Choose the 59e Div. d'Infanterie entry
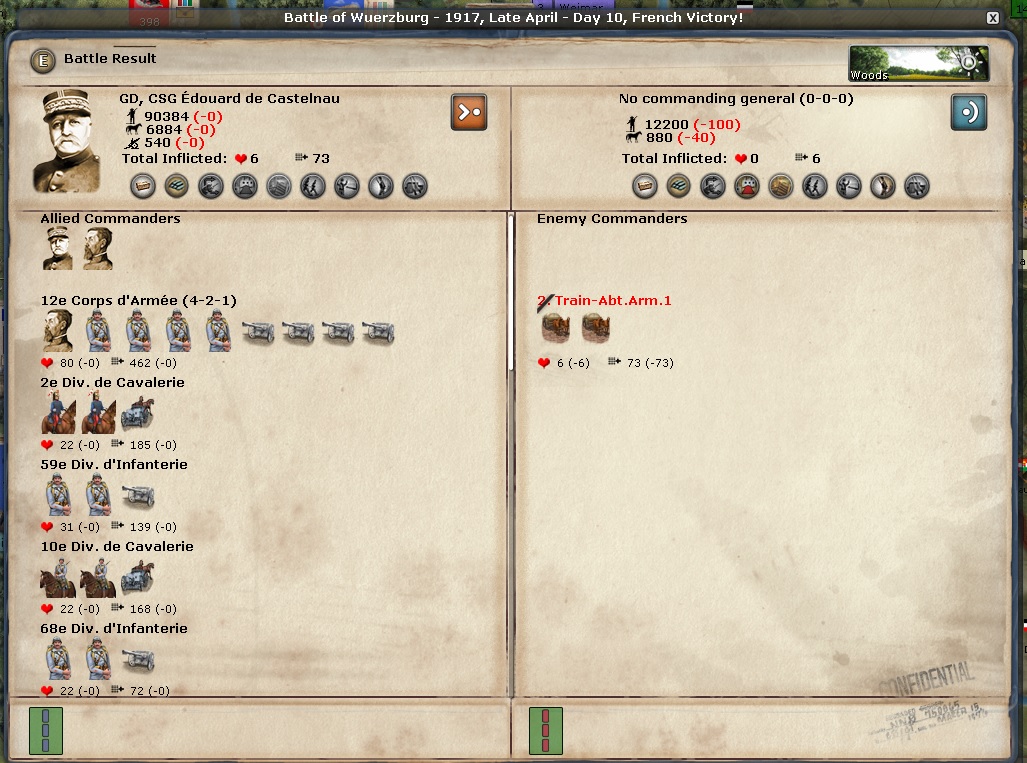Viewport: 1027px width, 763px height. coord(114,465)
